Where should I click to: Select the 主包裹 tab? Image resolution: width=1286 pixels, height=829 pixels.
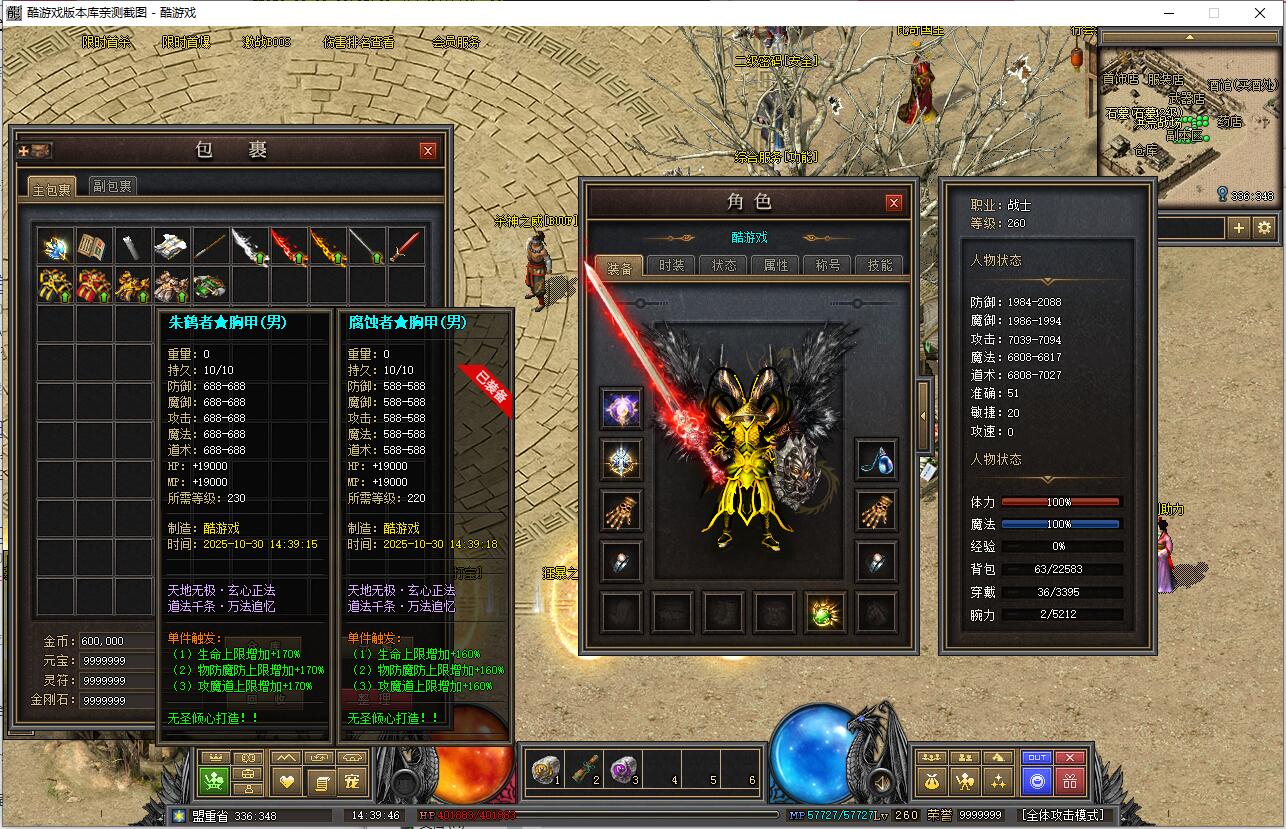pos(52,188)
